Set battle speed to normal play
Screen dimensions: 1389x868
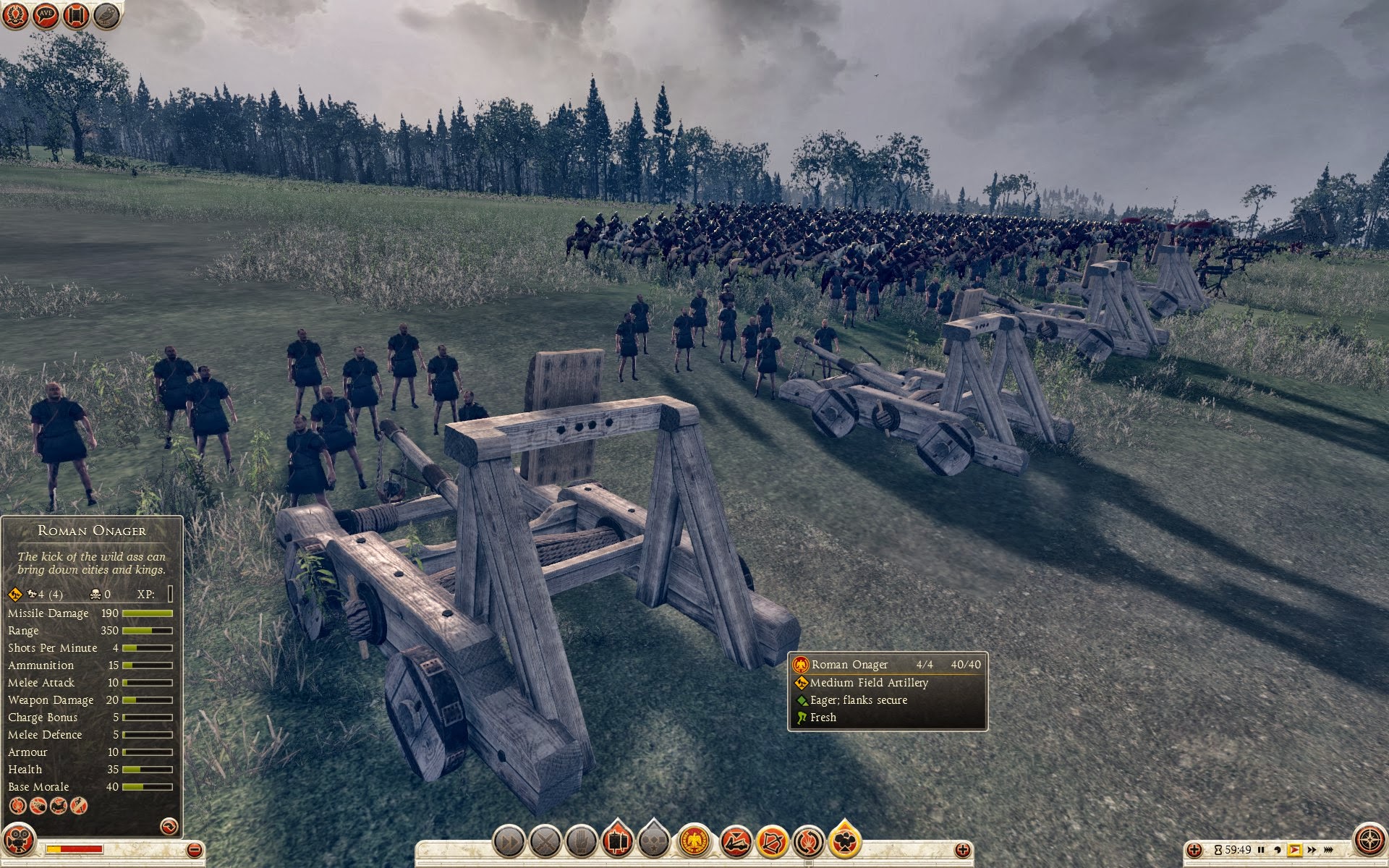tap(1294, 850)
